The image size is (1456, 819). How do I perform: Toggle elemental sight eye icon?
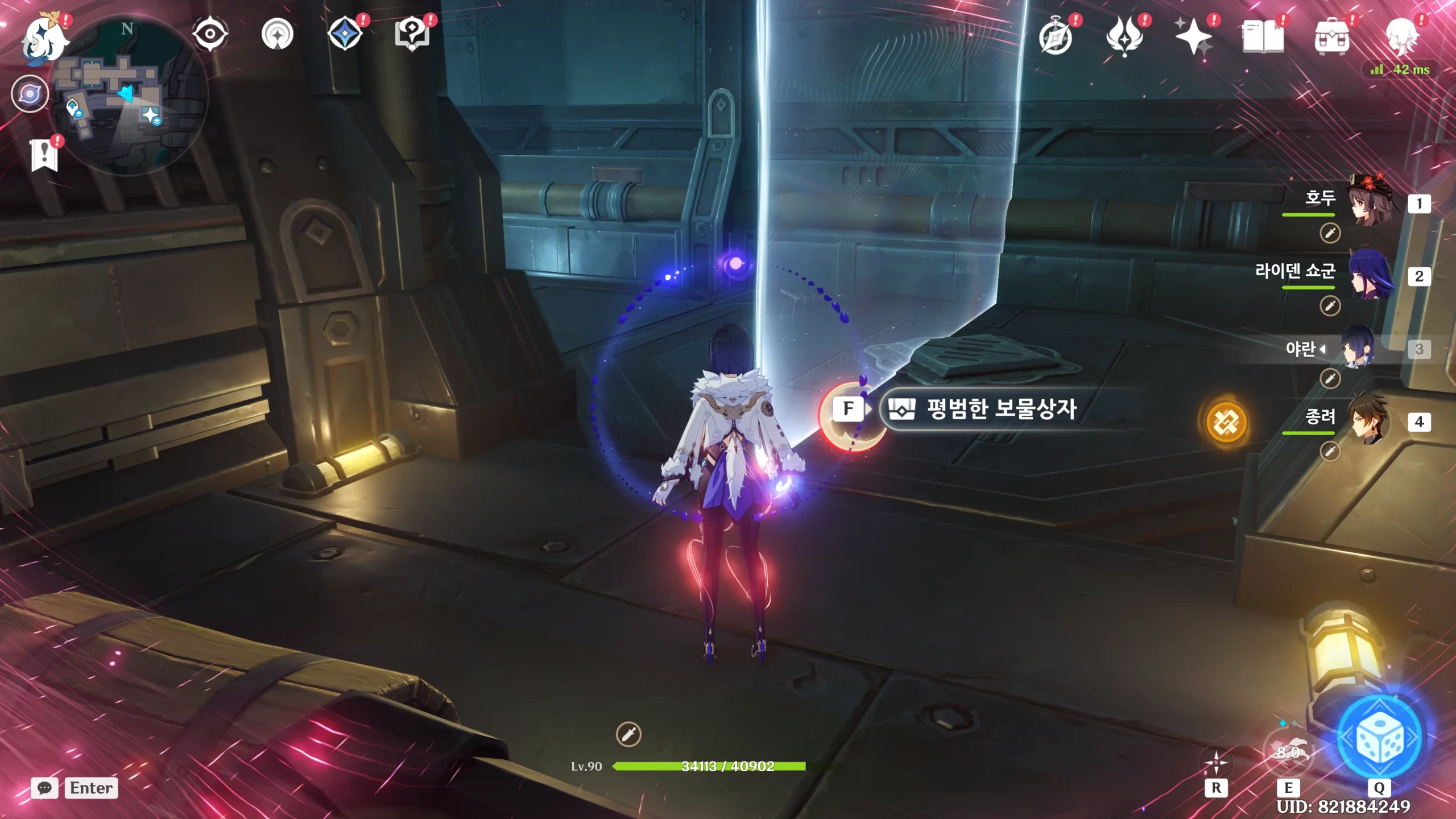click(x=210, y=34)
